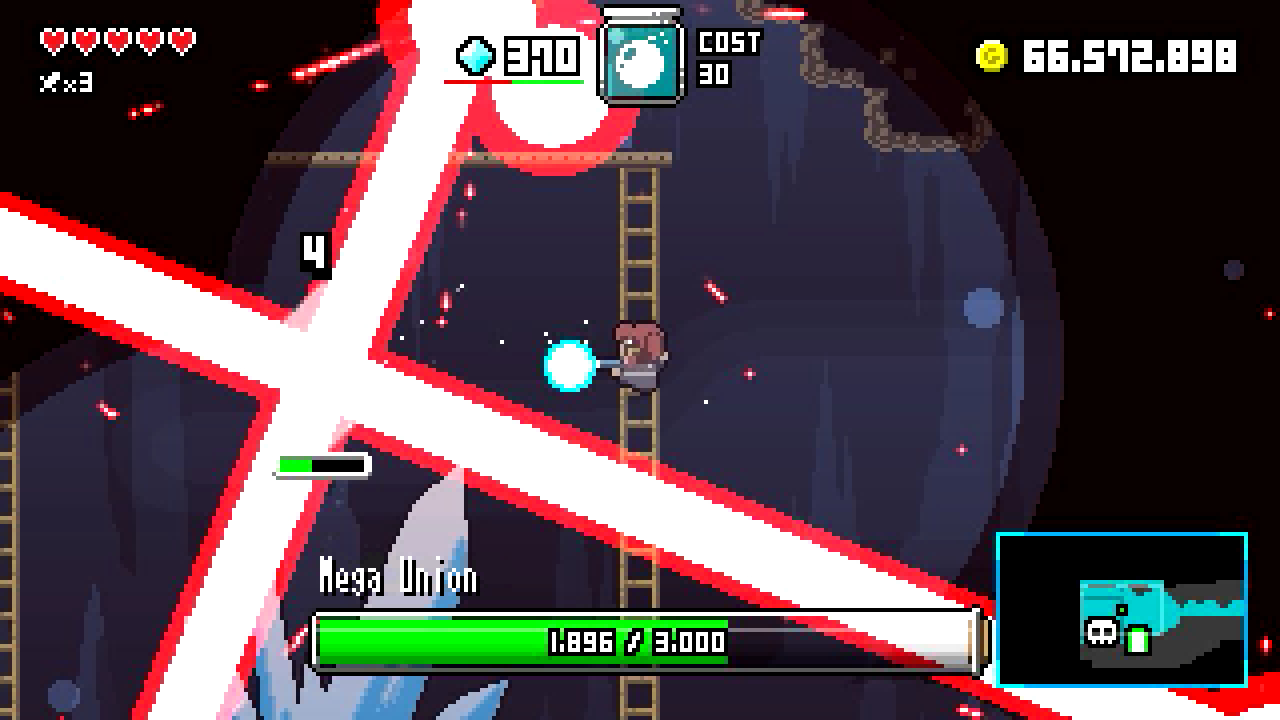Toggle the COST 30 item indicator
1280x720 pixels.
point(730,60)
